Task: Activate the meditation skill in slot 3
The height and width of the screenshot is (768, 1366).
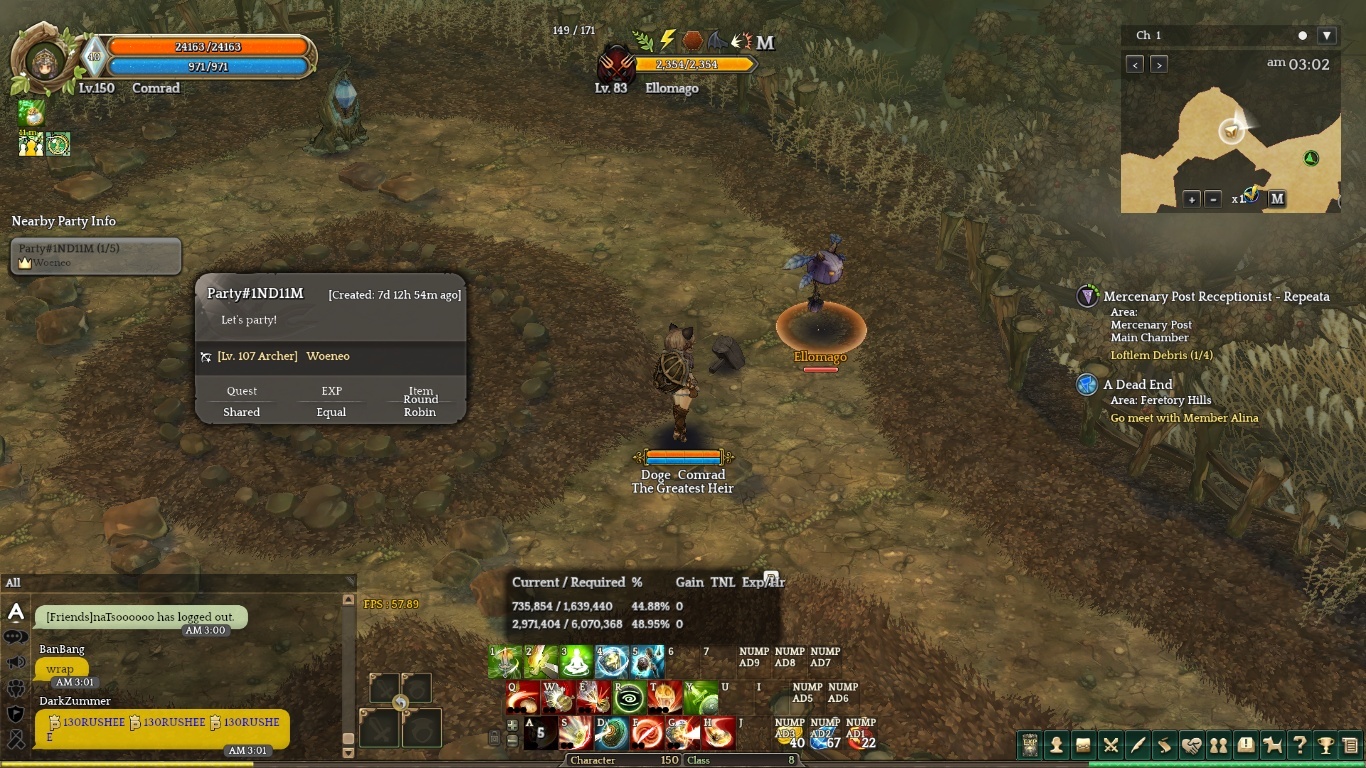Action: pos(576,662)
